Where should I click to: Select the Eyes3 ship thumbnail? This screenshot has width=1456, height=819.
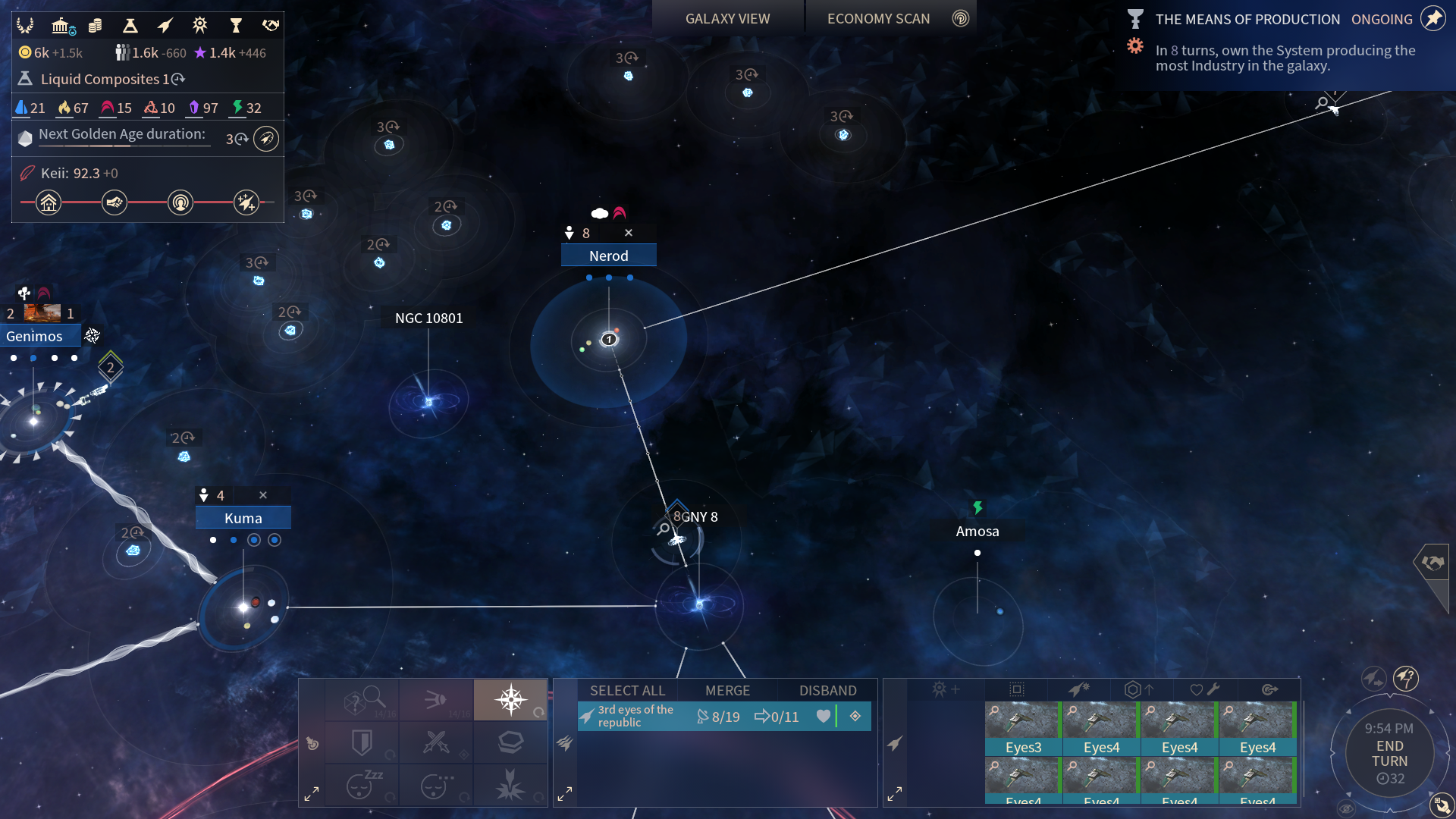[1023, 728]
